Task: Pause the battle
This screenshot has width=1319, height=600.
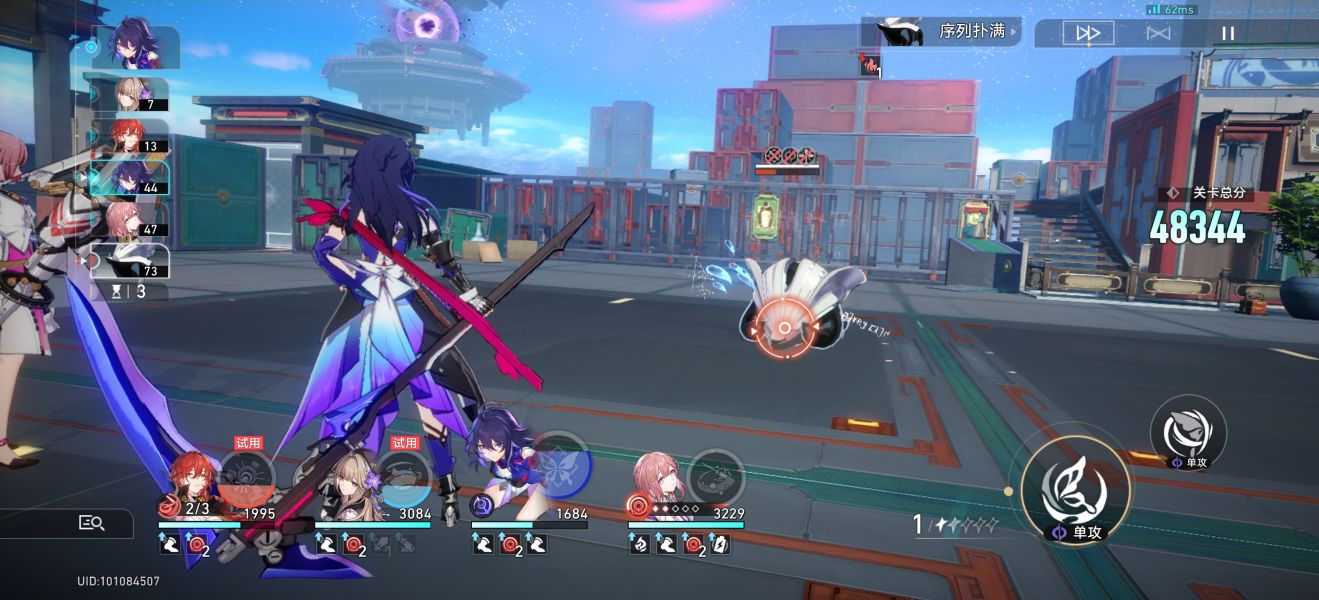Action: click(x=1228, y=33)
